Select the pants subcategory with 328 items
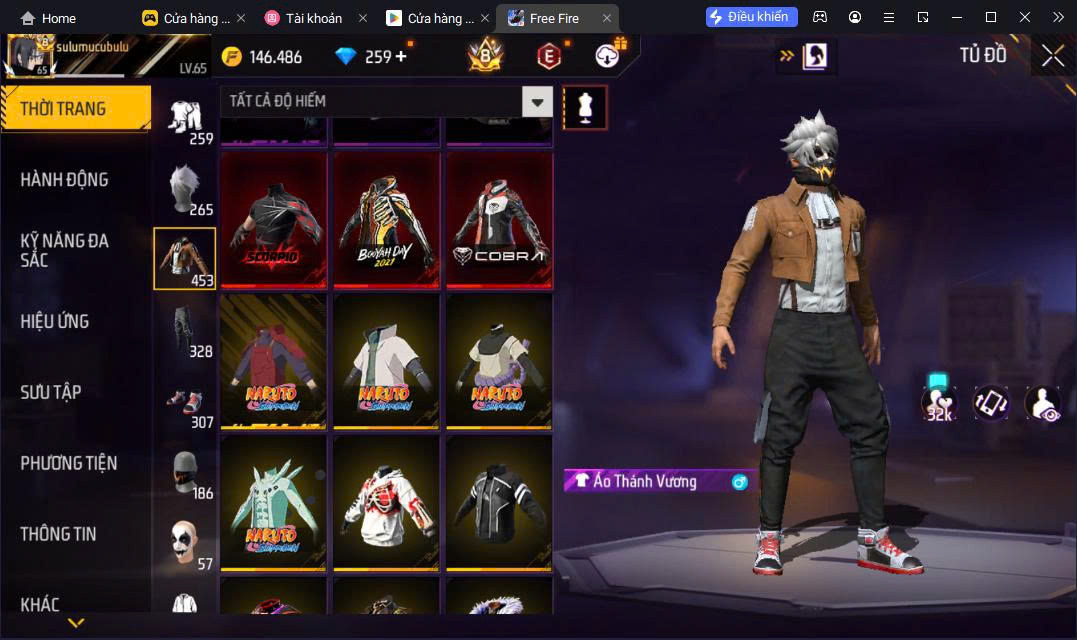The height and width of the screenshot is (640, 1077). click(x=185, y=330)
